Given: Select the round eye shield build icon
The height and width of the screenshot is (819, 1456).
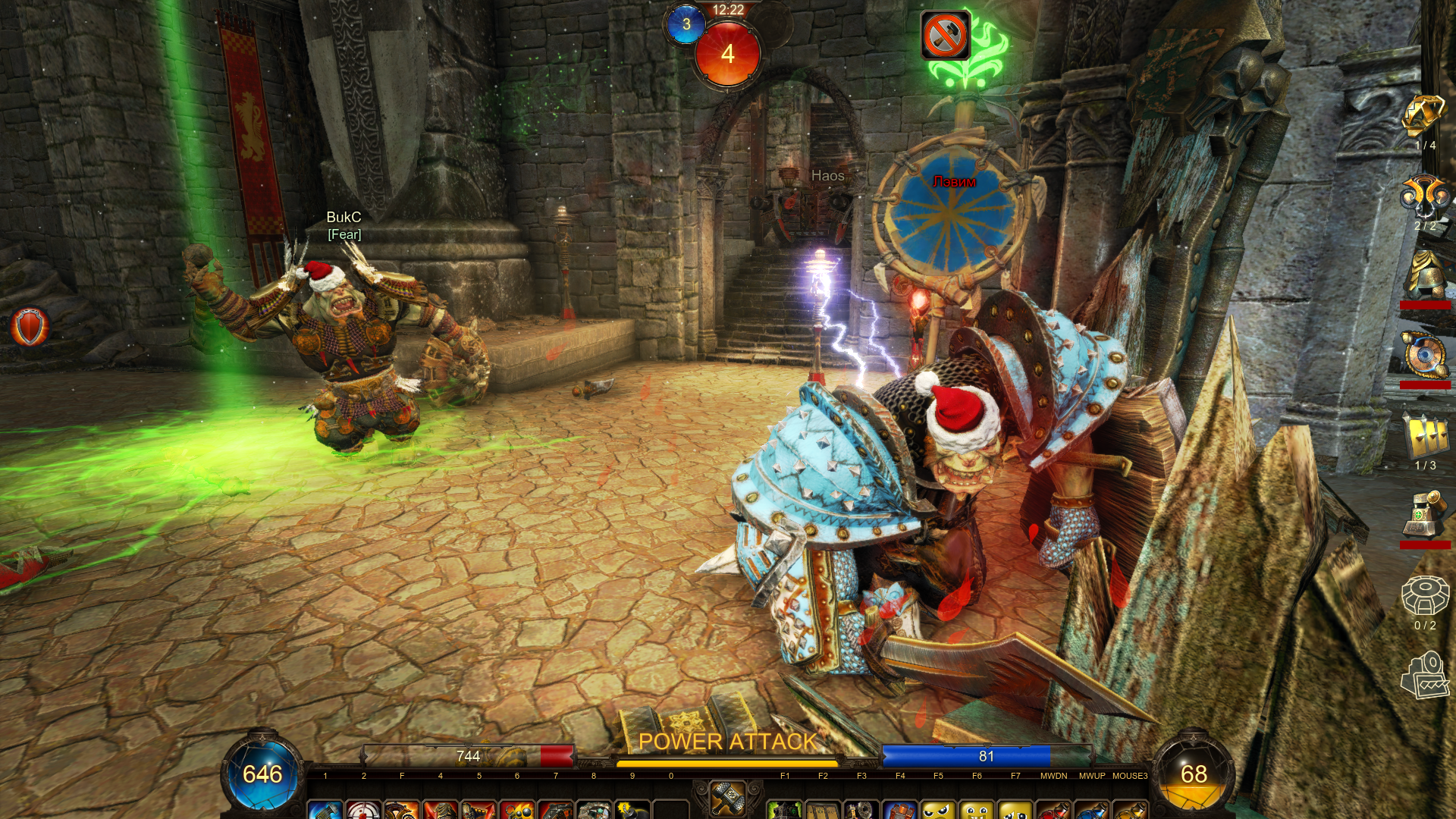Looking at the screenshot, I should click(1424, 355).
